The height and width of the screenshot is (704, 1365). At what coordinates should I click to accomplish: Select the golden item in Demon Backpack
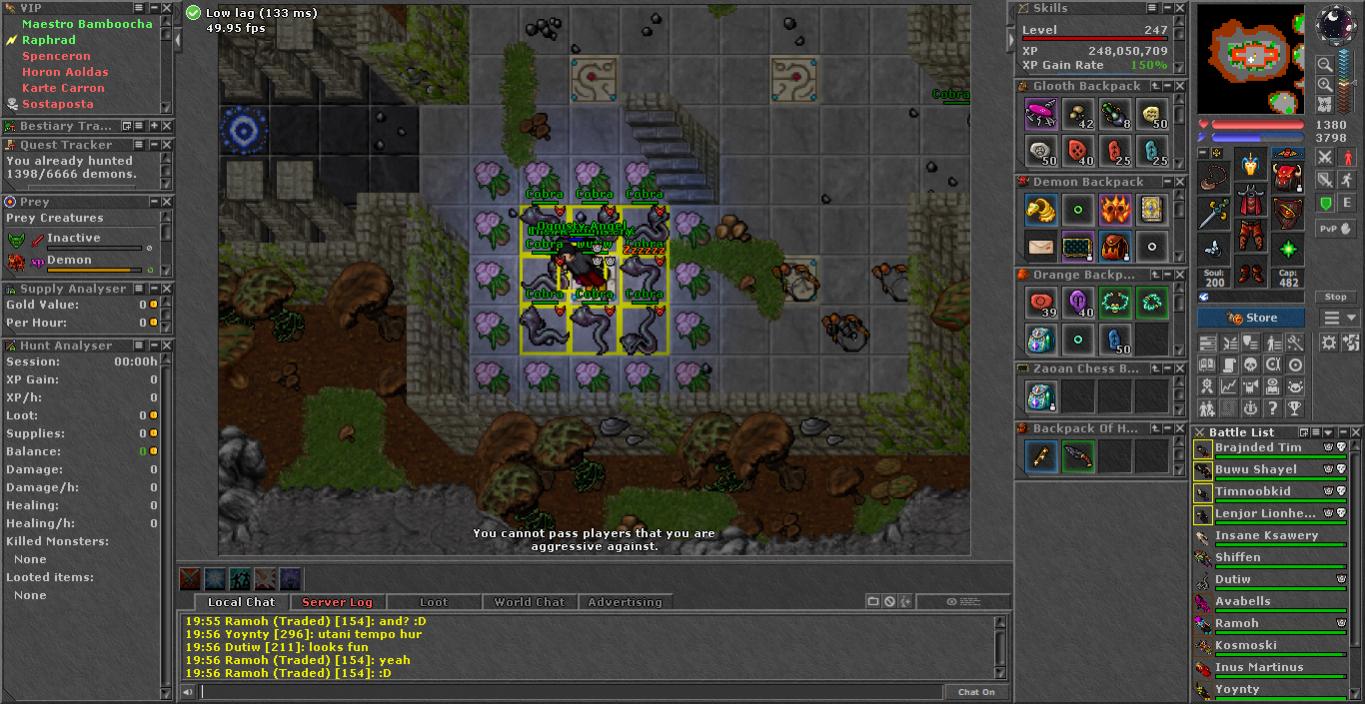1041,209
